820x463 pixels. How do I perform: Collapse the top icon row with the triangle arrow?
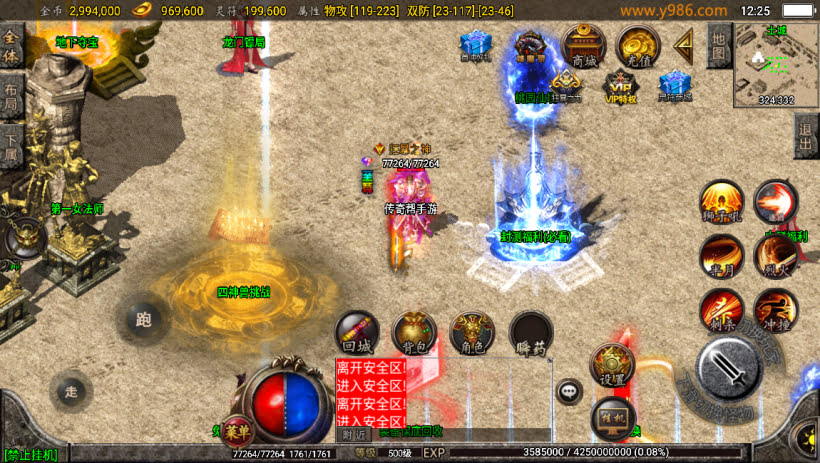[684, 45]
